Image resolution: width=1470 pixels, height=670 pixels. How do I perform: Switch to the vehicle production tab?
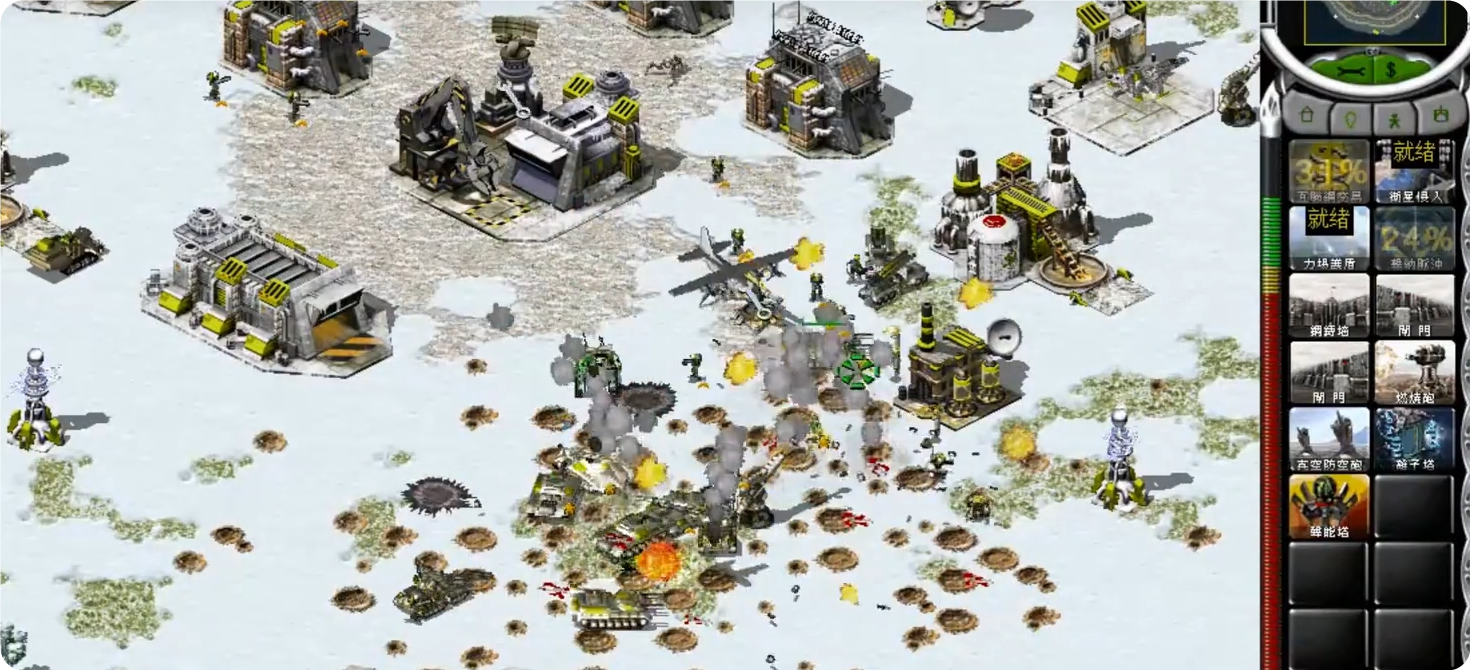pyautogui.click(x=1439, y=115)
